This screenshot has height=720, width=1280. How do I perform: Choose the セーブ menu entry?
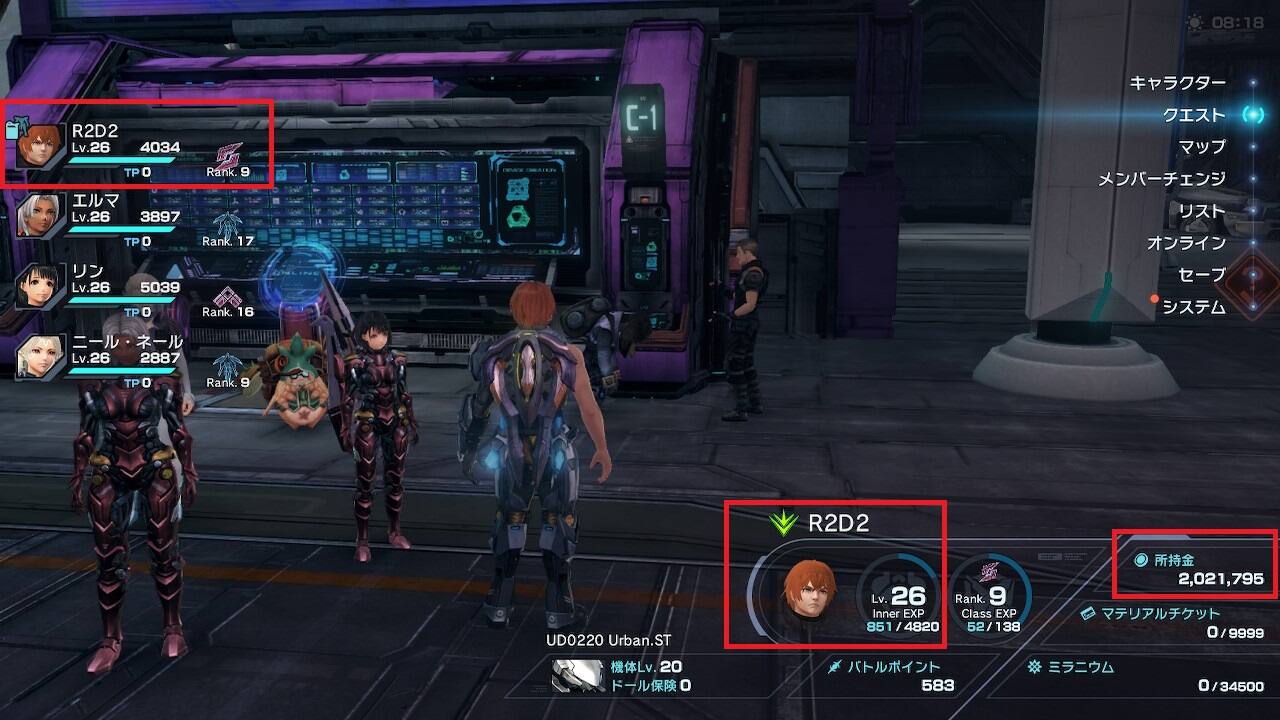pos(1201,275)
